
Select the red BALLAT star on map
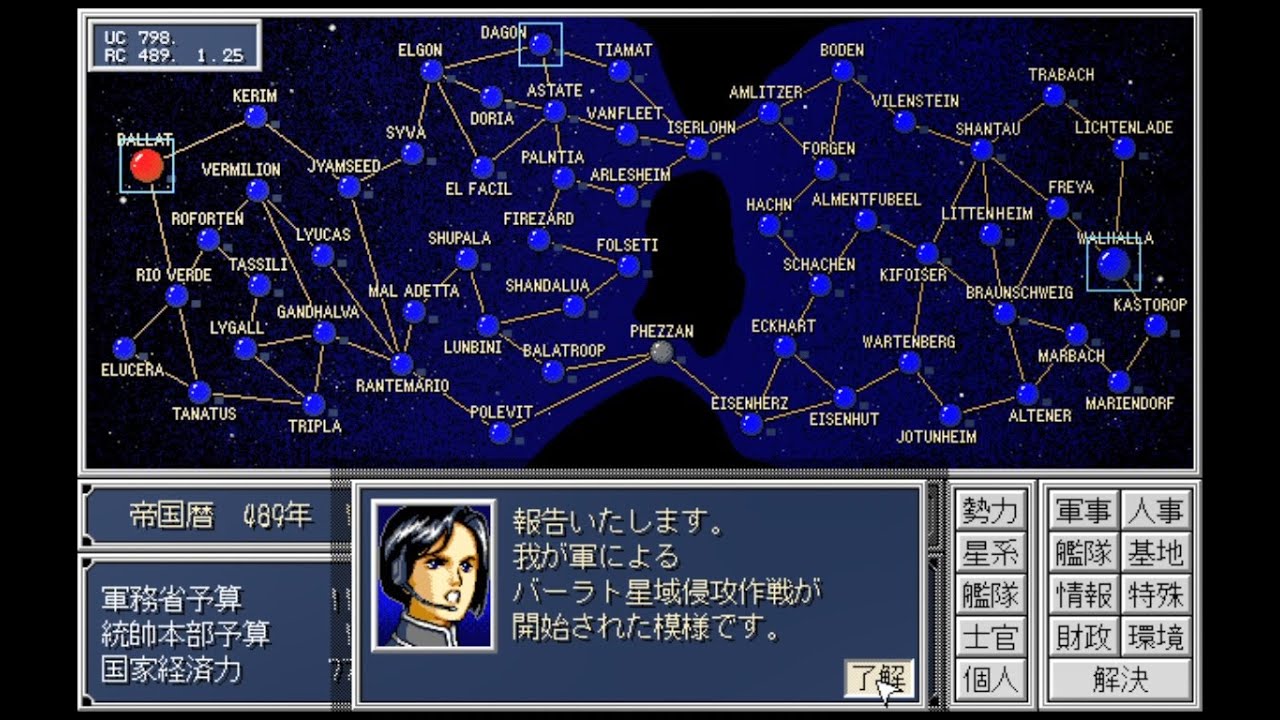coord(146,164)
